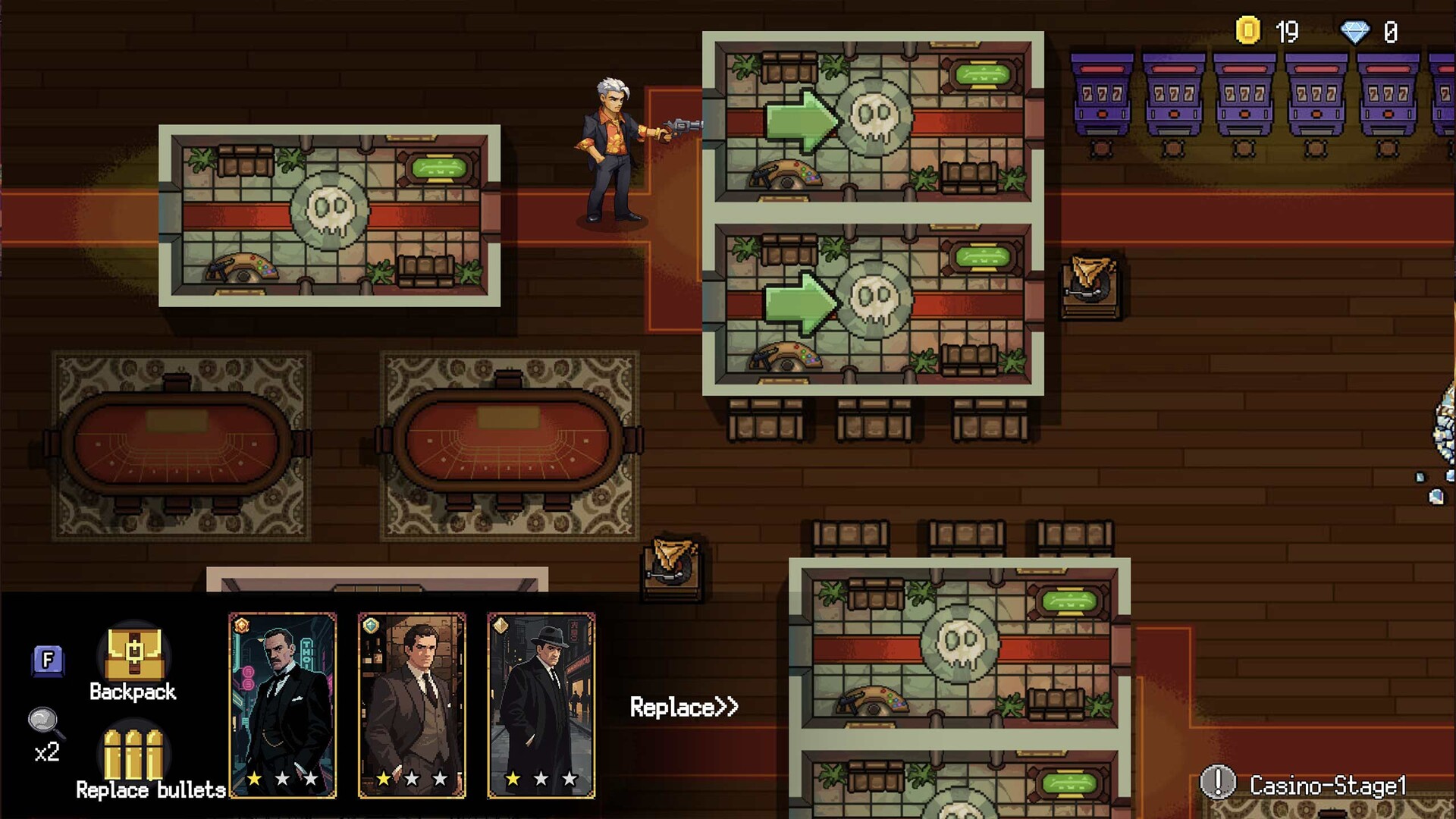Click the gold coin icon showing 19

(x=1248, y=32)
